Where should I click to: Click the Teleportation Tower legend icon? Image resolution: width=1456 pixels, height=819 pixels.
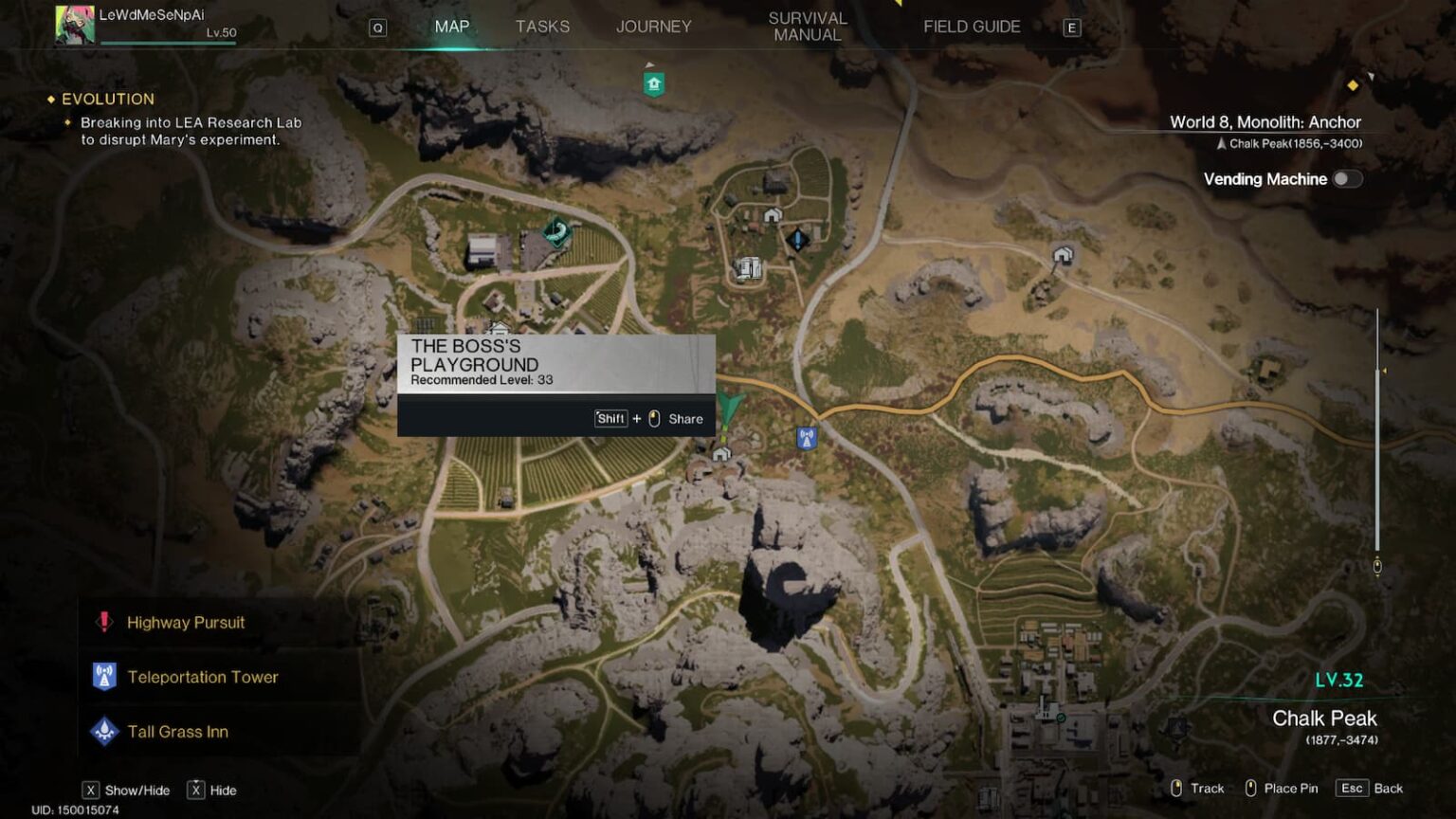coord(104,677)
